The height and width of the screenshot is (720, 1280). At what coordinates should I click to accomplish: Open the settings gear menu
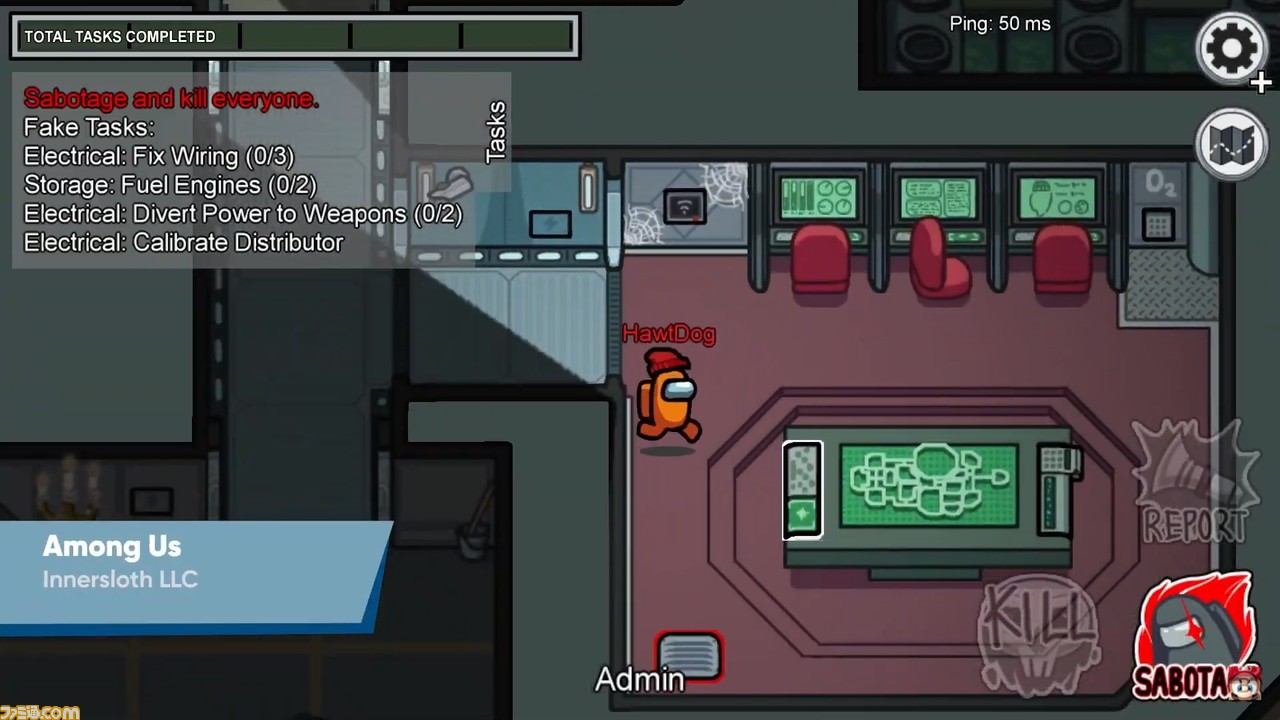pos(1231,49)
